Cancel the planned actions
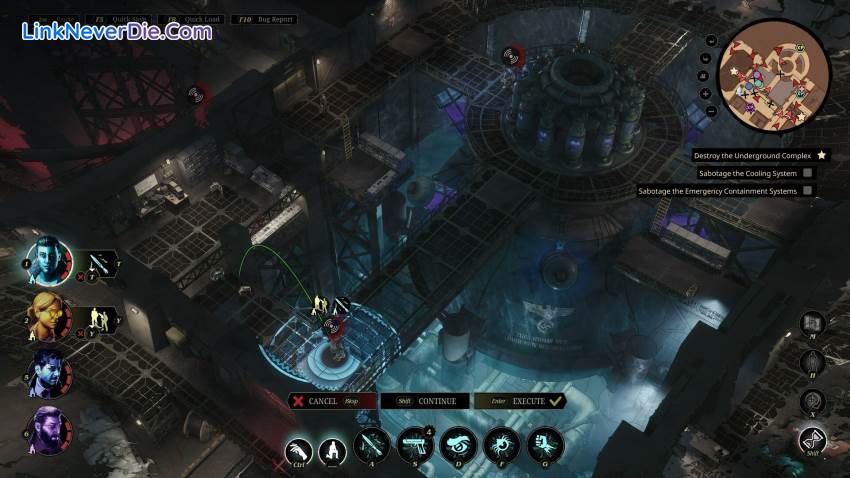 click(x=332, y=401)
